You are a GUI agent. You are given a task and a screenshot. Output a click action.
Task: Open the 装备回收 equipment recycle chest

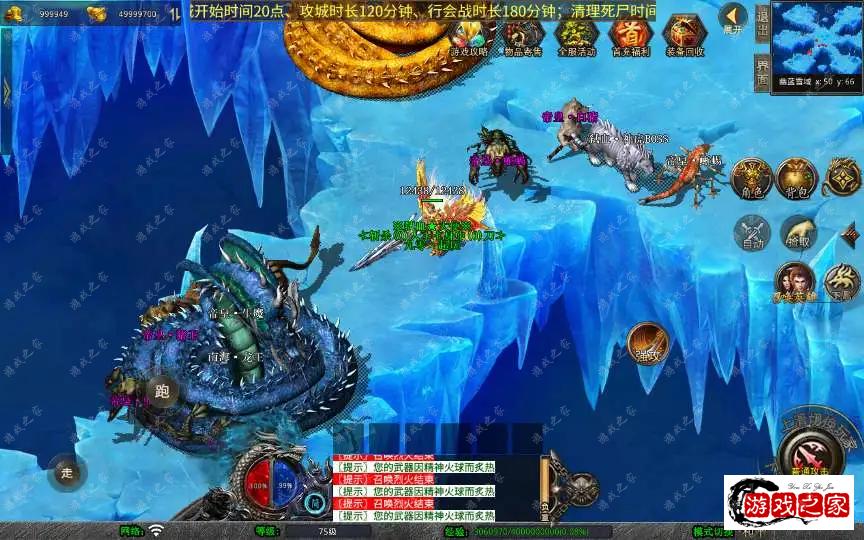click(x=685, y=35)
